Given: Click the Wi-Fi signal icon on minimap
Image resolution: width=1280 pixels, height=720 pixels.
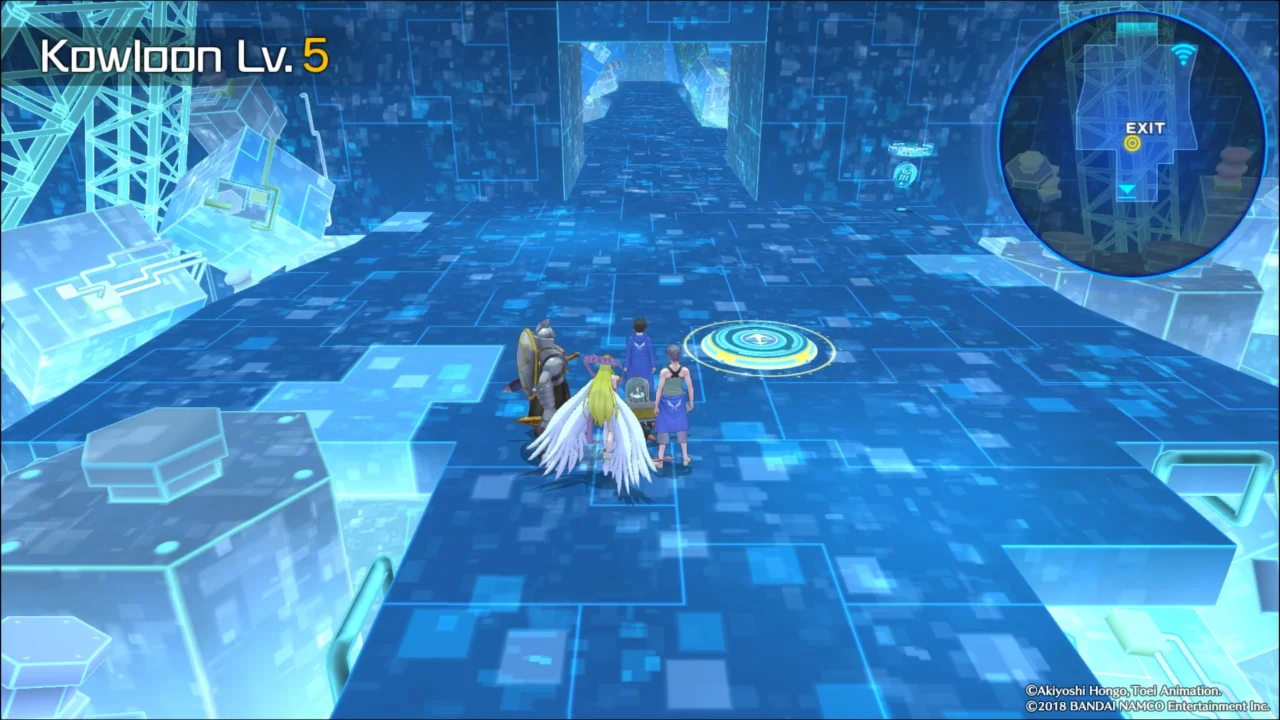Looking at the screenshot, I should point(1183,53).
